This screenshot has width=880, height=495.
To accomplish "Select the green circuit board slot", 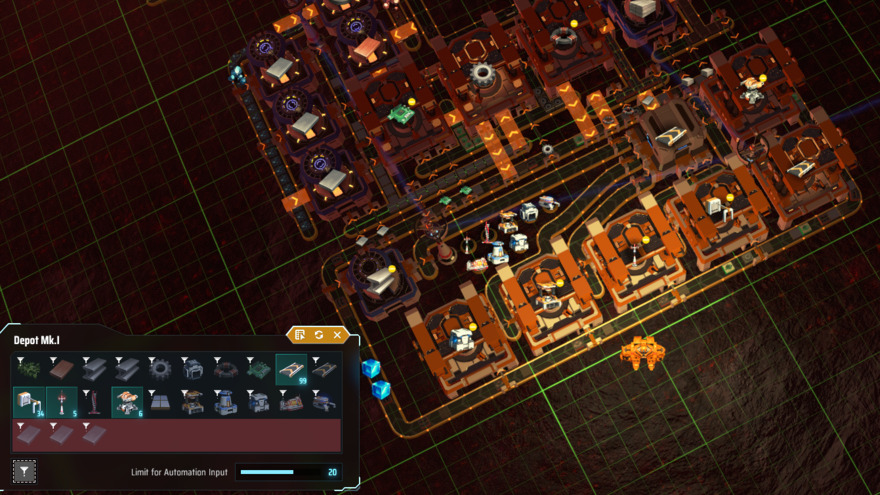I will click(258, 369).
